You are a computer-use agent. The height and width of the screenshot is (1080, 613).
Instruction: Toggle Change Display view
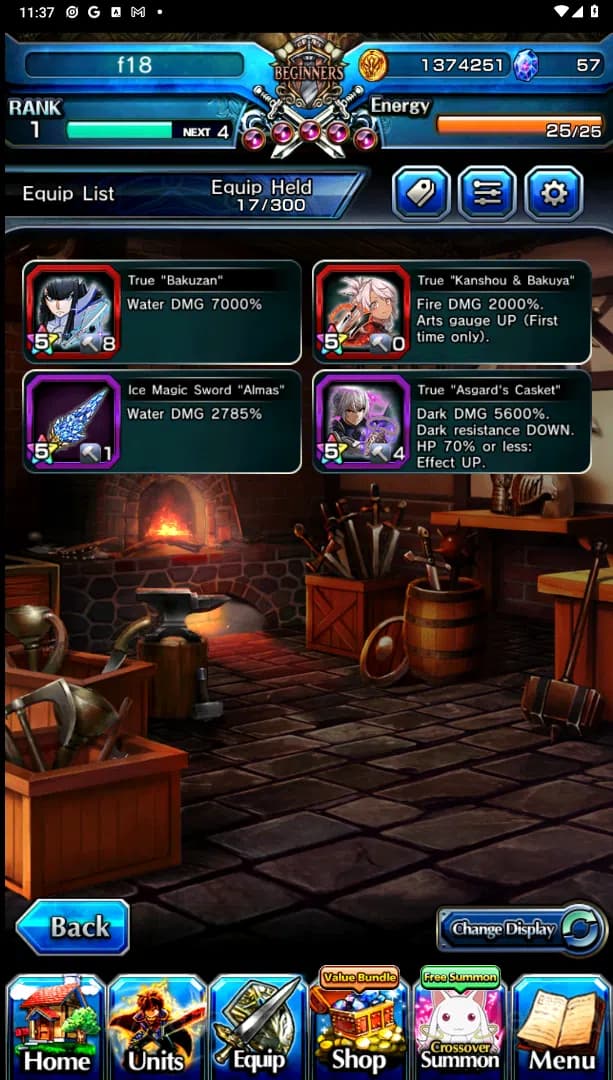(521, 929)
